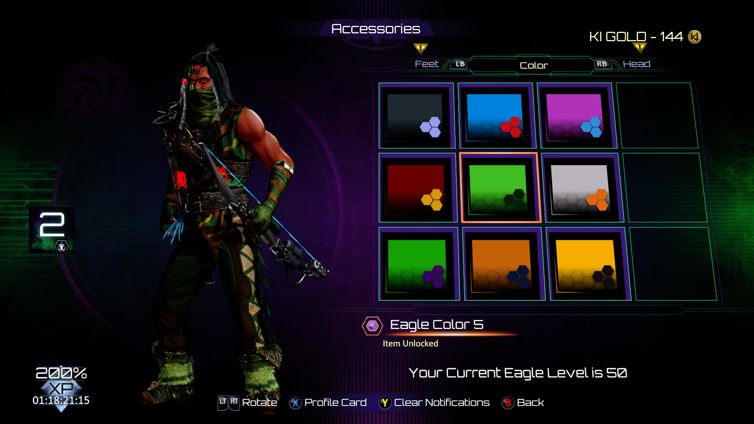Viewport: 754px width, 424px height.
Task: Clear Notifications option
Action: (x=433, y=403)
